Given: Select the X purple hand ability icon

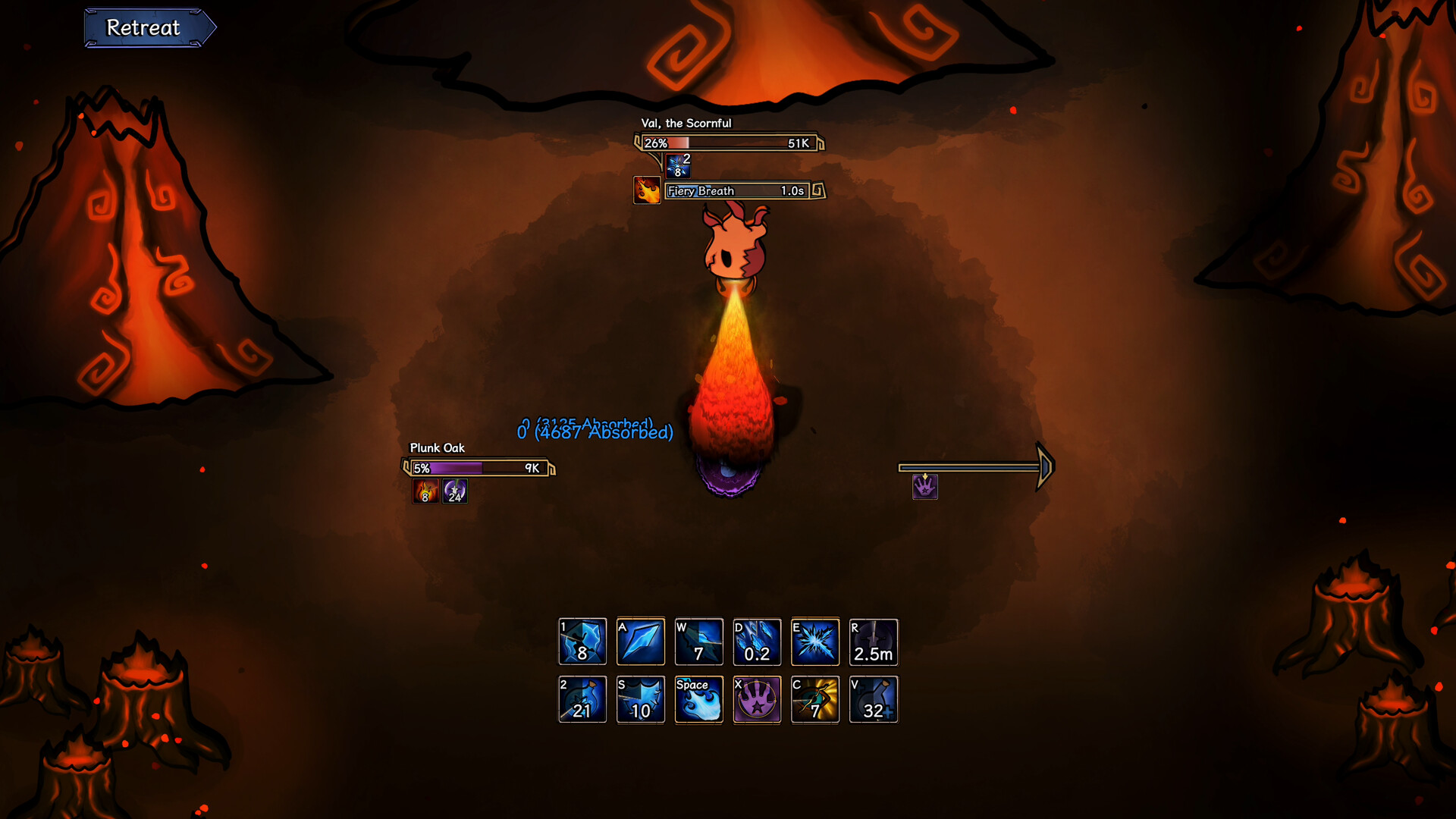Looking at the screenshot, I should [x=757, y=699].
